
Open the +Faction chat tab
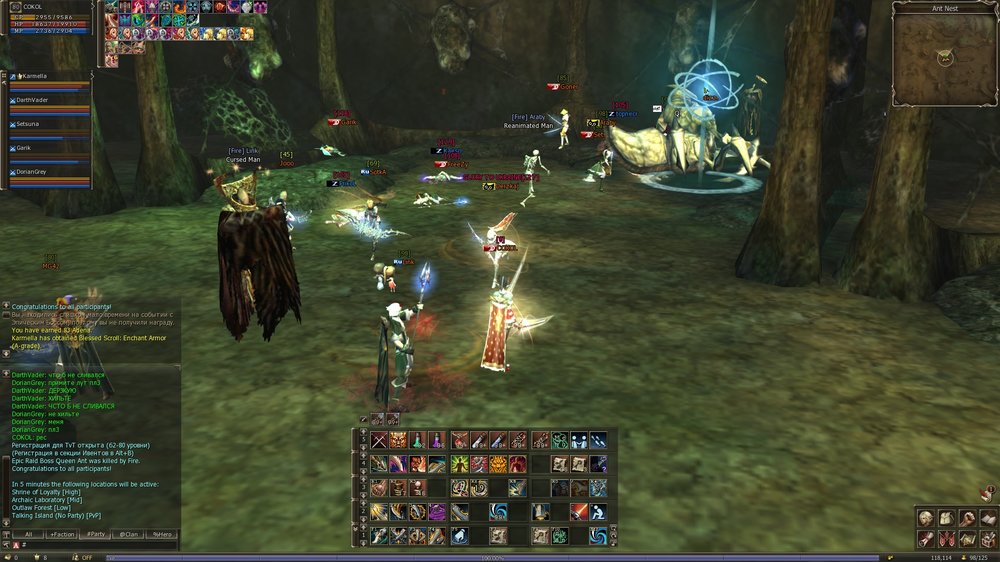click(62, 535)
